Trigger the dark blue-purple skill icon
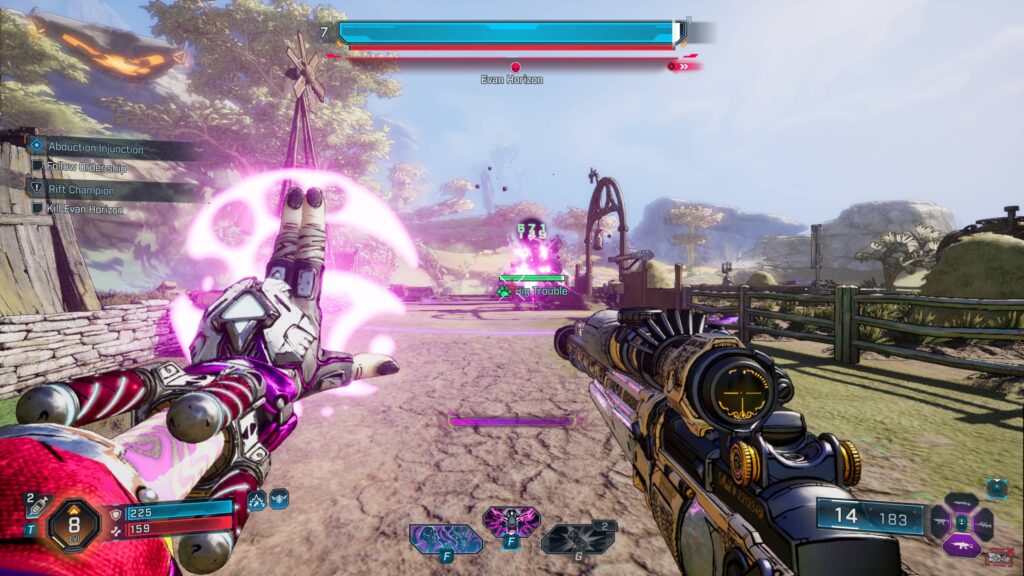This screenshot has height=576, width=1024. 445,539
